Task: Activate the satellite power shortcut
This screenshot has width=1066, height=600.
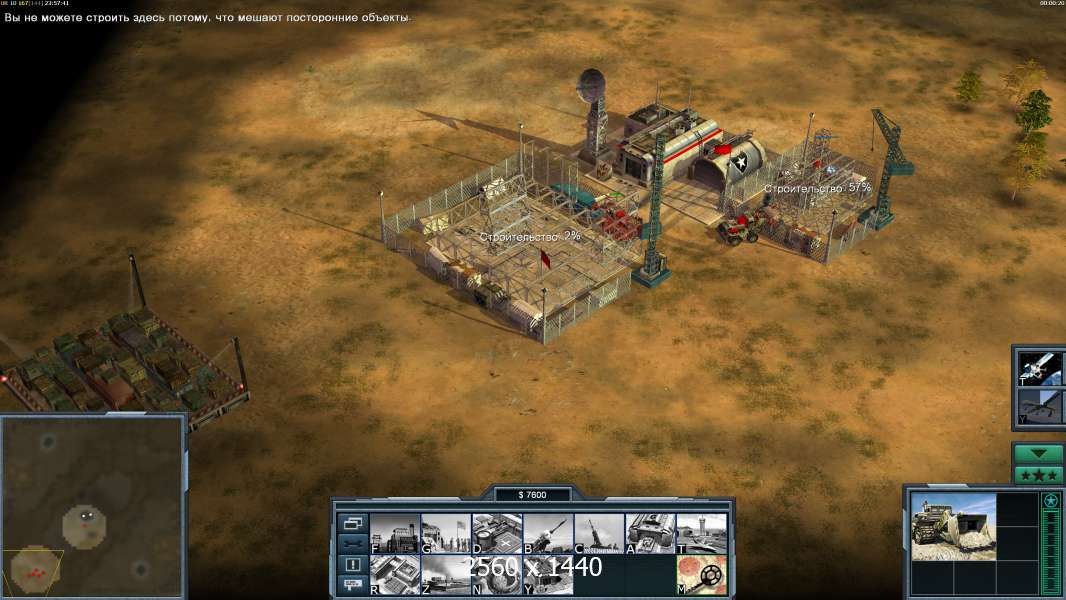Action: [1040, 367]
